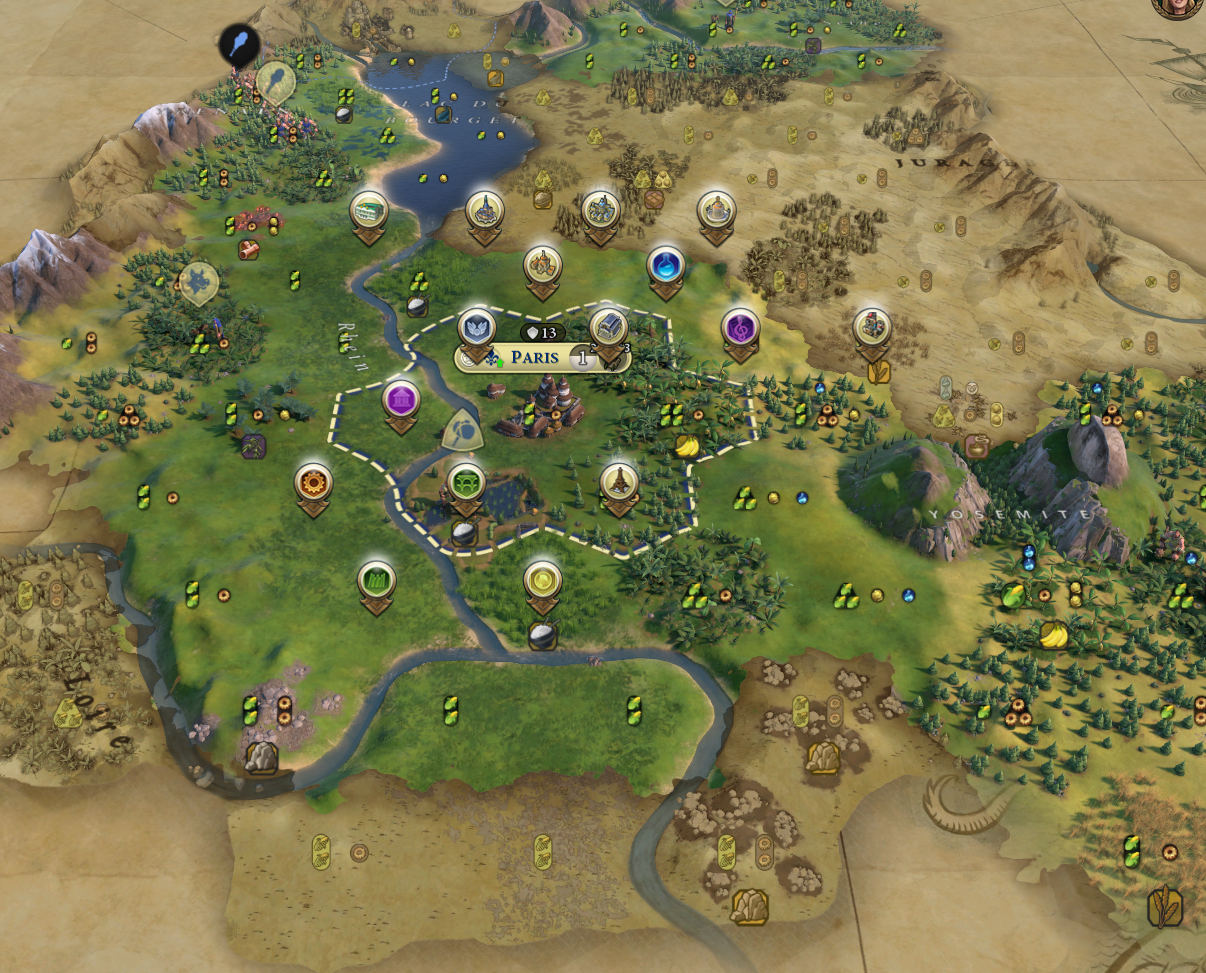Image resolution: width=1206 pixels, height=973 pixels.
Task: Choose the dog-head scout unit flag
Action: click(198, 283)
